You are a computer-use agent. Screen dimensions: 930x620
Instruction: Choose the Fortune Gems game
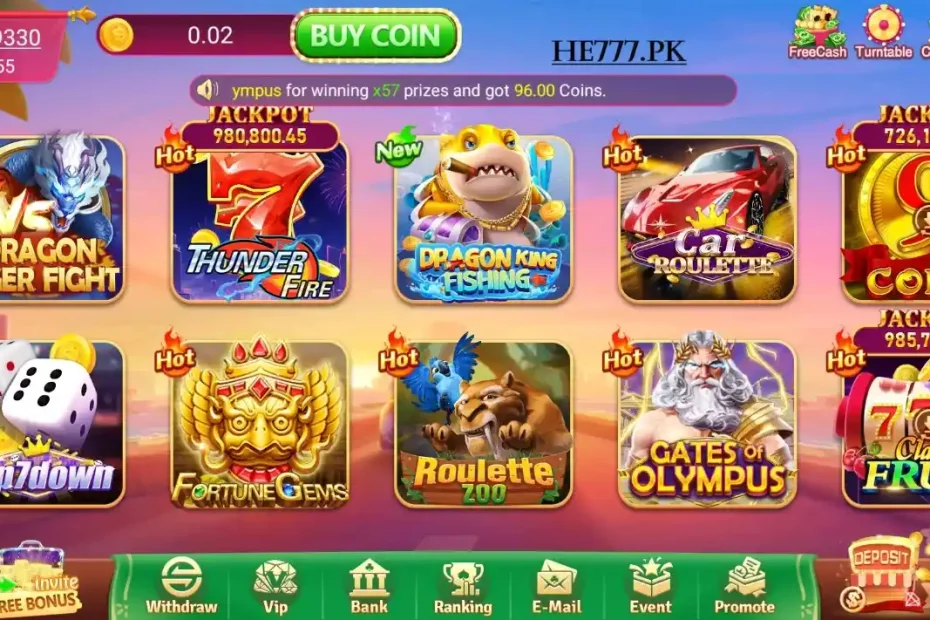(260, 425)
